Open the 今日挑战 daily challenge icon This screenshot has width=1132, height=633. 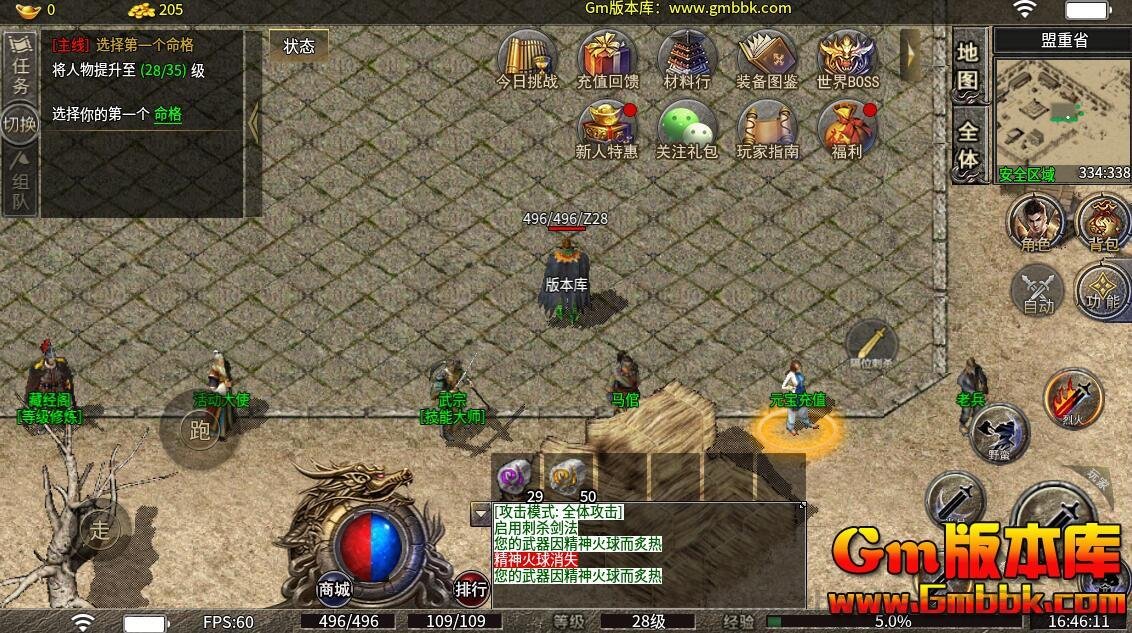pyautogui.click(x=527, y=58)
